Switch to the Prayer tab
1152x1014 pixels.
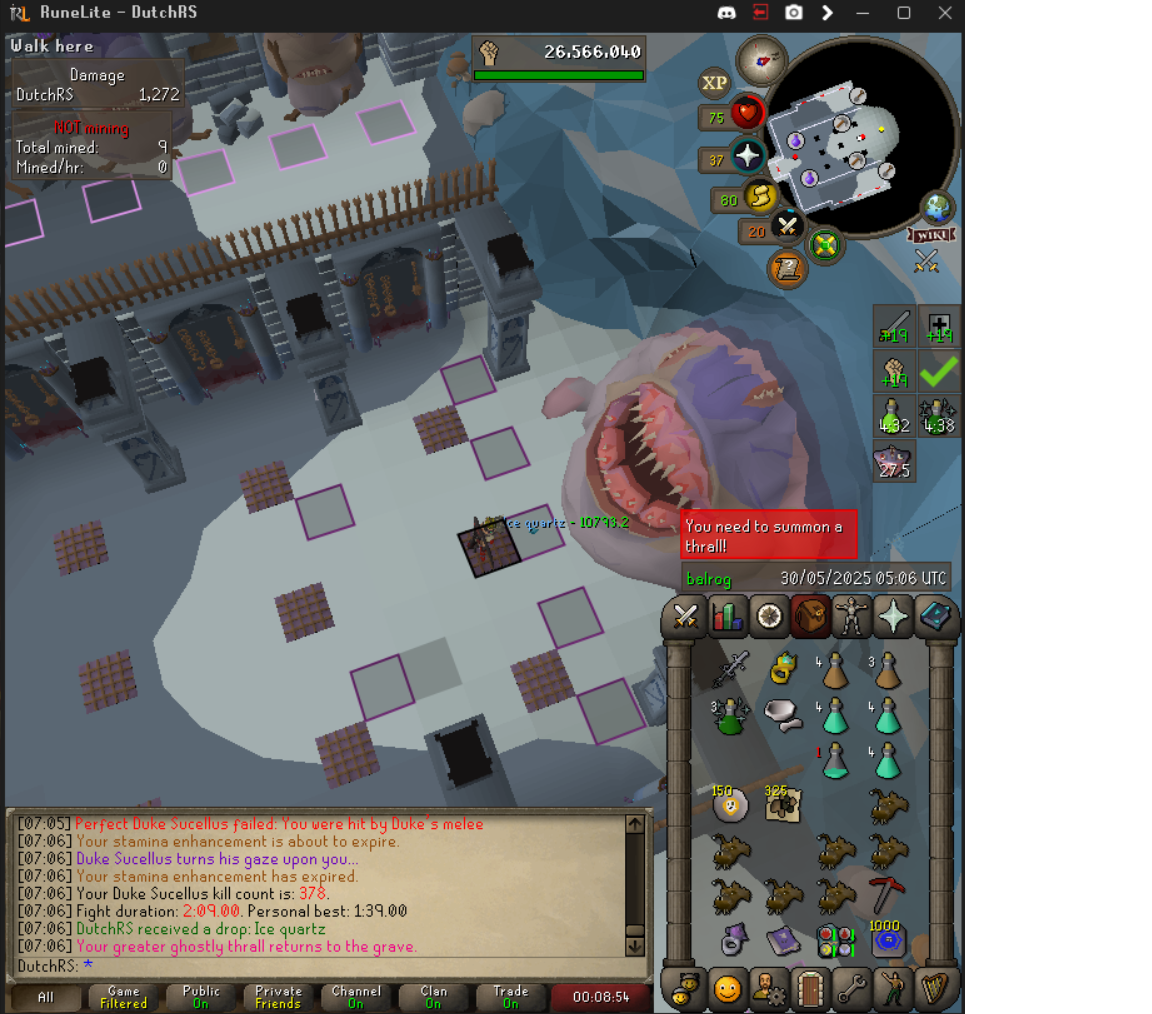[893, 616]
